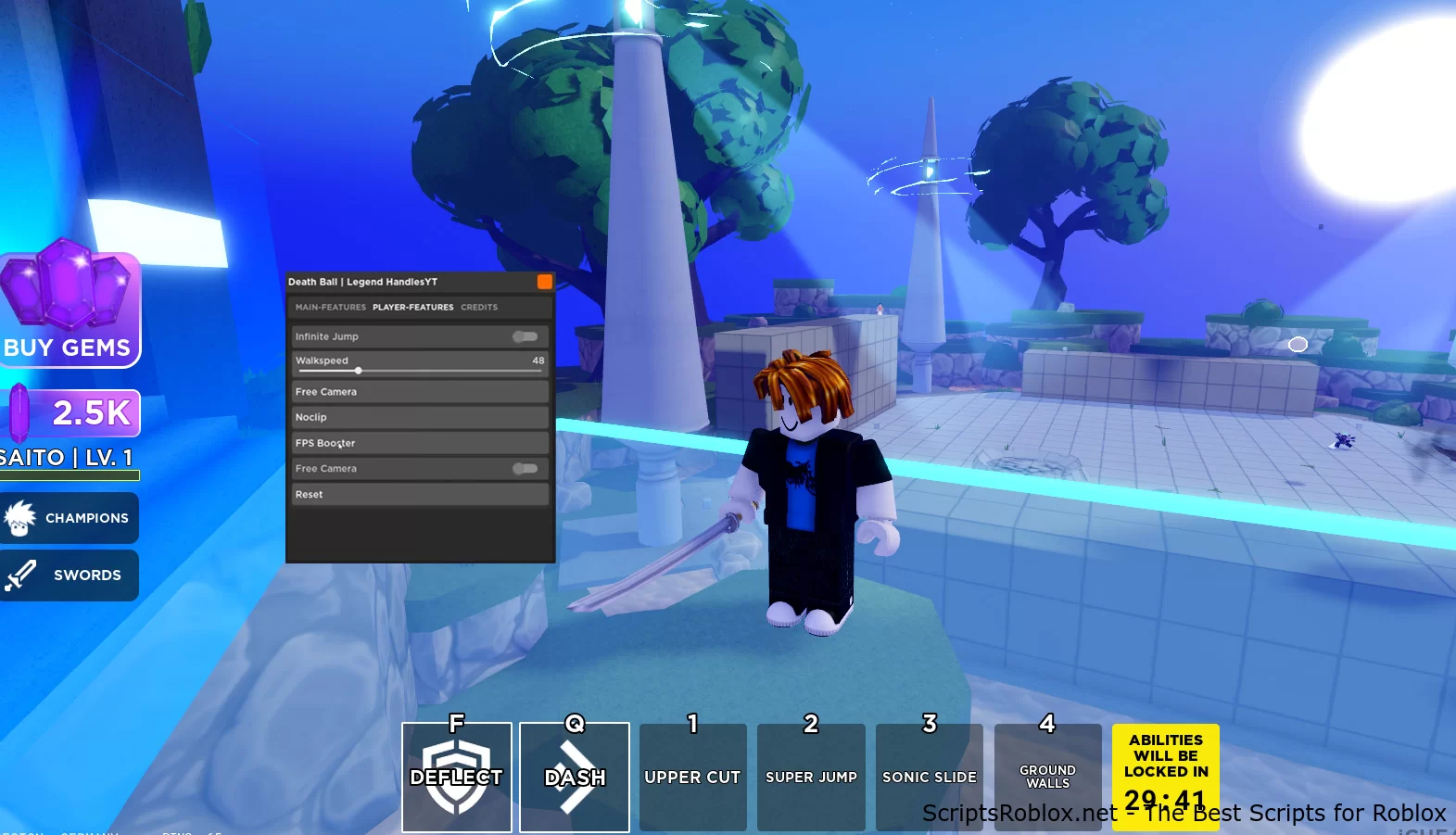The width and height of the screenshot is (1456, 835).
Task: Enable the Infinite Jump toggle
Action: [525, 336]
